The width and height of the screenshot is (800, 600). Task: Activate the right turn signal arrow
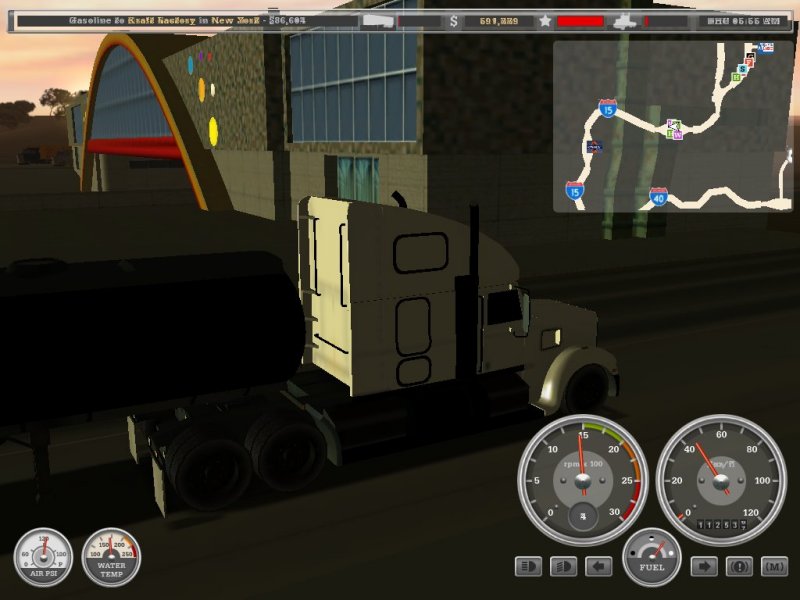pos(704,567)
